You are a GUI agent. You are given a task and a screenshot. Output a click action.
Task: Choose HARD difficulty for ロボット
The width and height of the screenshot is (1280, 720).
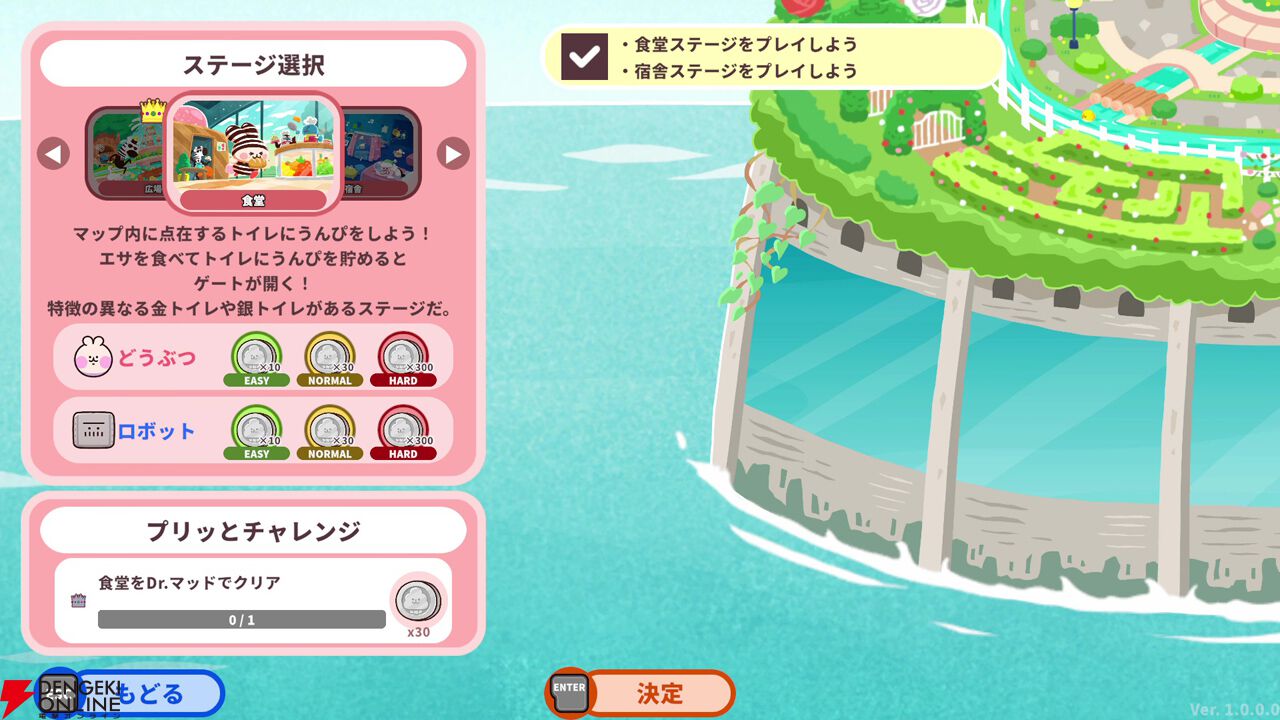tap(404, 431)
